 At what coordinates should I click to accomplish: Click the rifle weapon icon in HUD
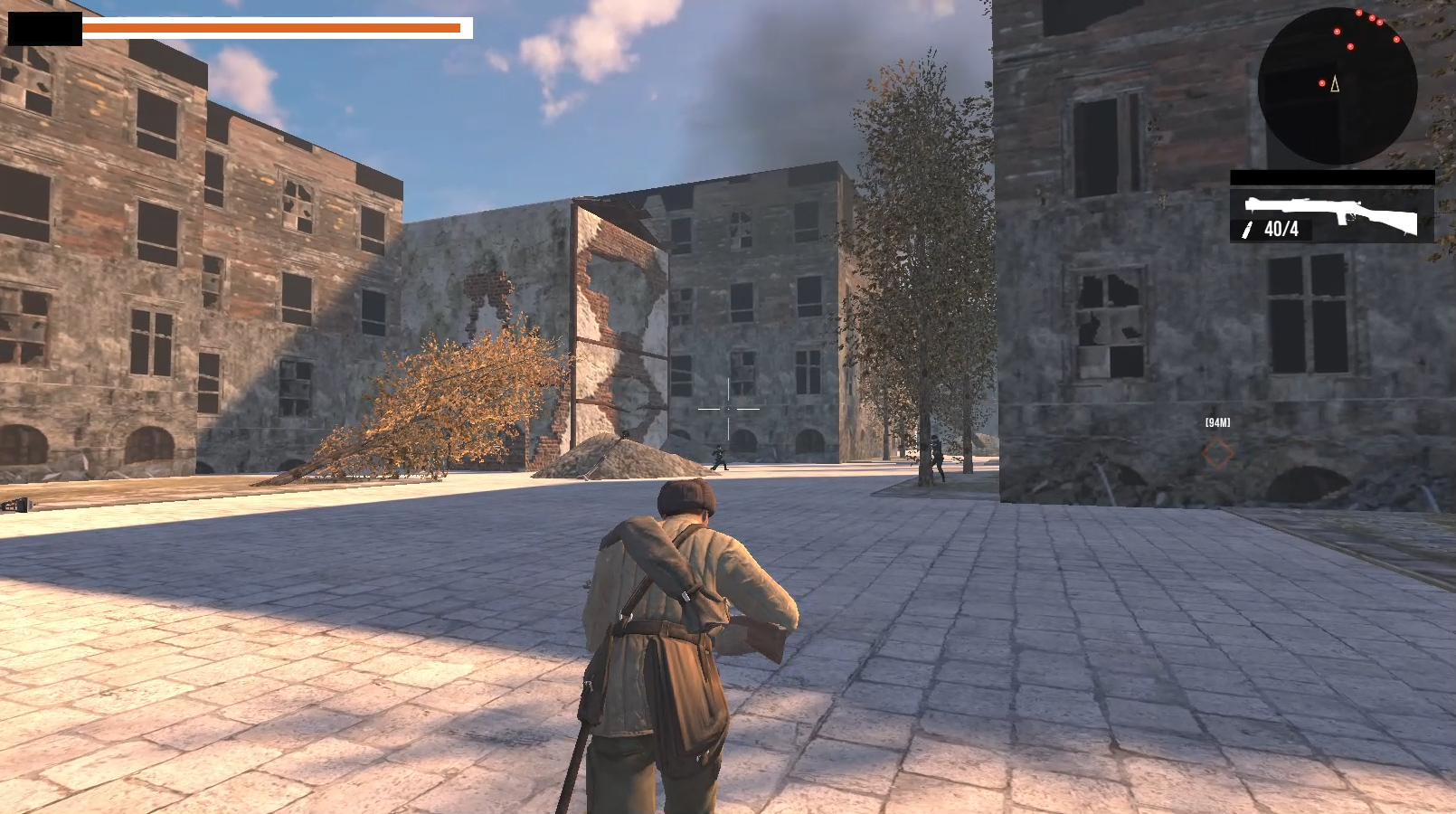[x=1338, y=217]
